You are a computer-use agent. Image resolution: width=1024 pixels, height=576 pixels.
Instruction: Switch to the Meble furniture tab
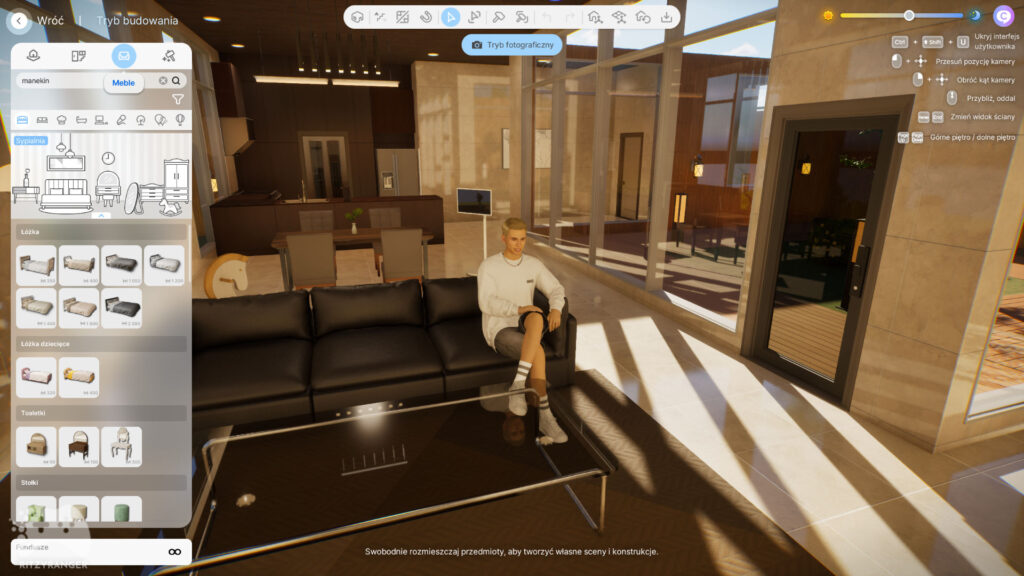123,56
